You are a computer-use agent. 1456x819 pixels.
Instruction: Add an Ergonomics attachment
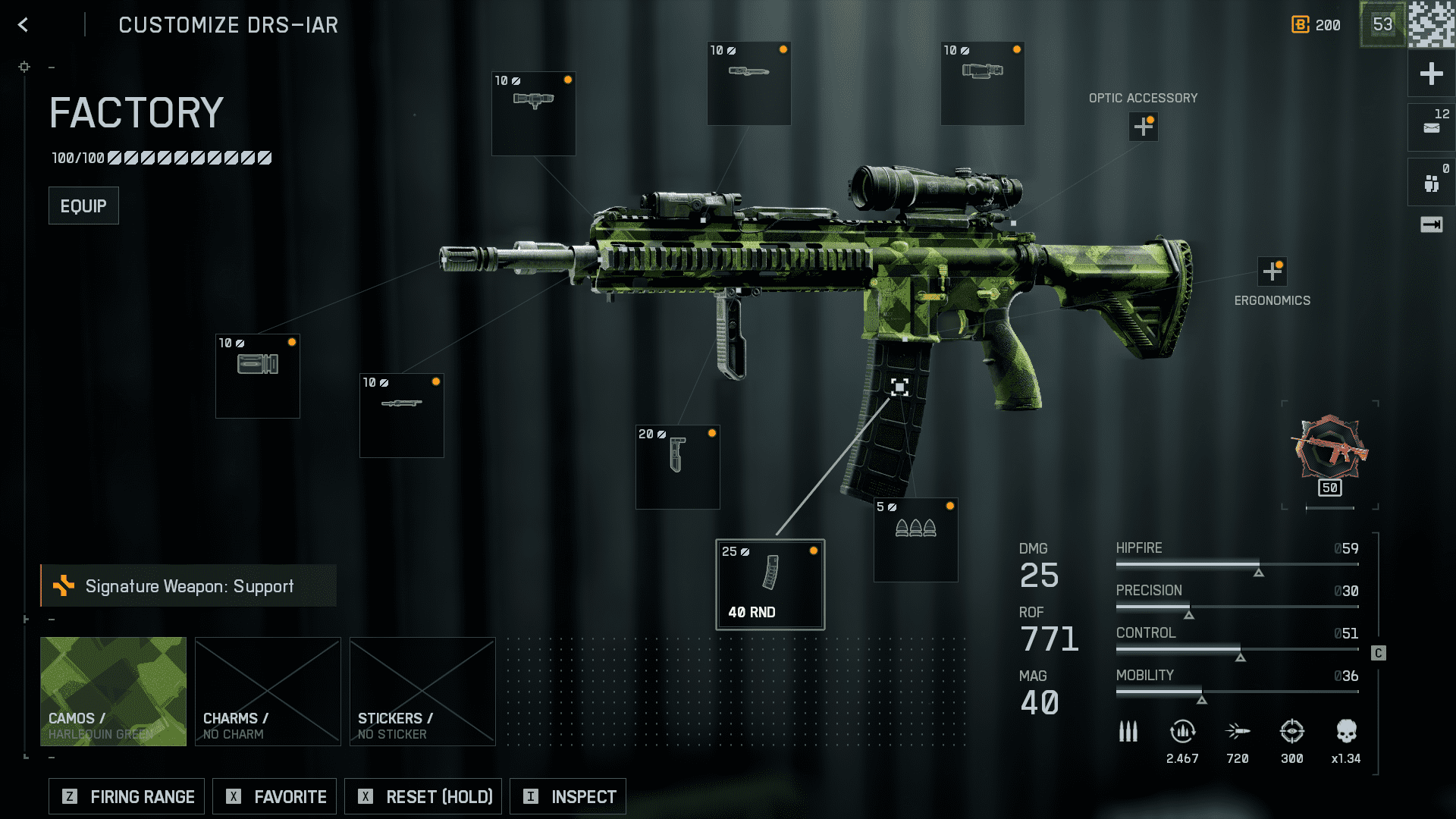point(1272,271)
